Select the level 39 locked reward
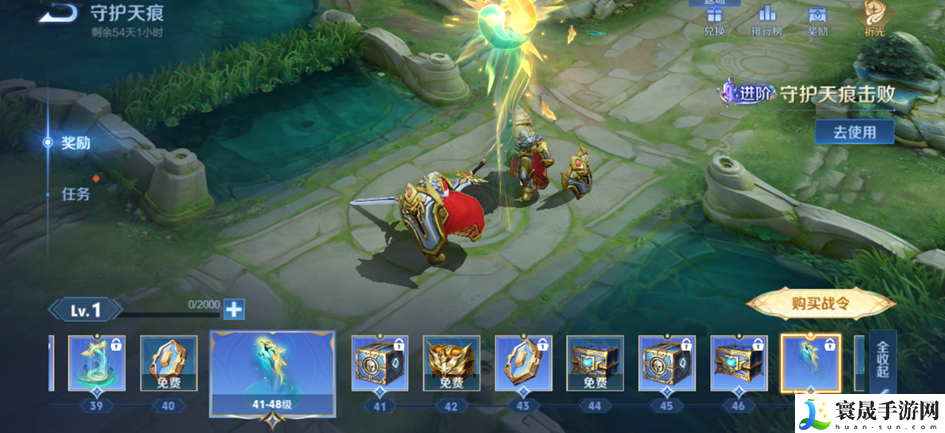 click(97, 363)
